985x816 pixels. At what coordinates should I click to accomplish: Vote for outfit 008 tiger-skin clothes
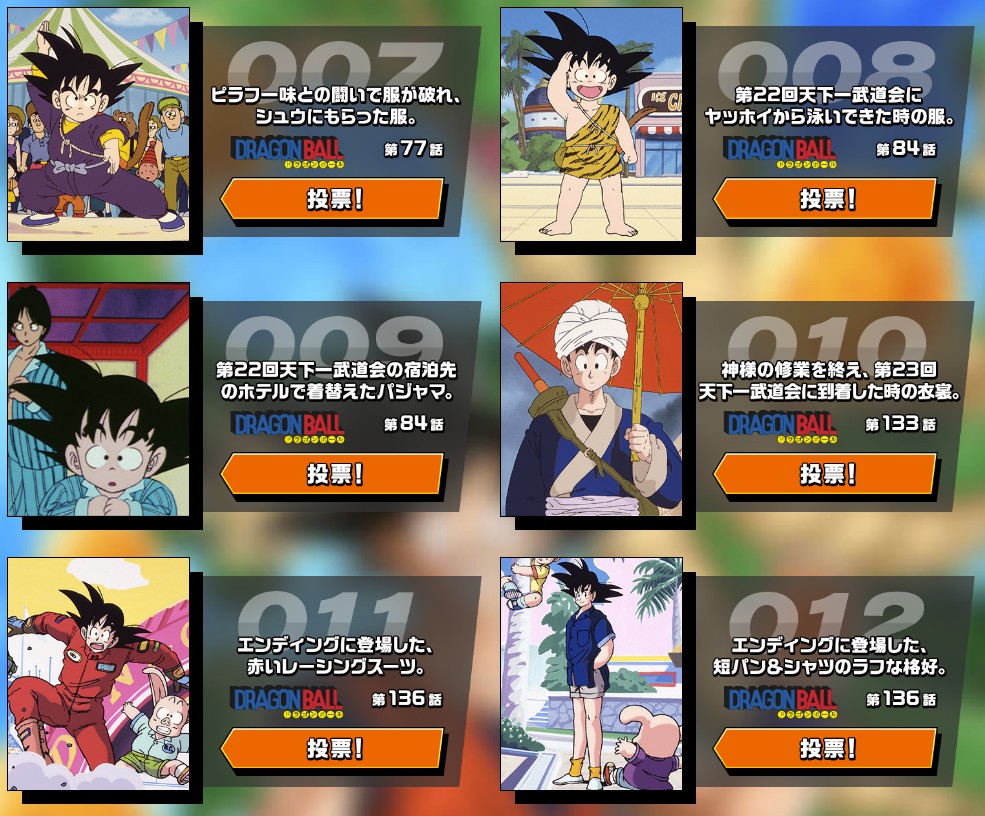coord(825,199)
